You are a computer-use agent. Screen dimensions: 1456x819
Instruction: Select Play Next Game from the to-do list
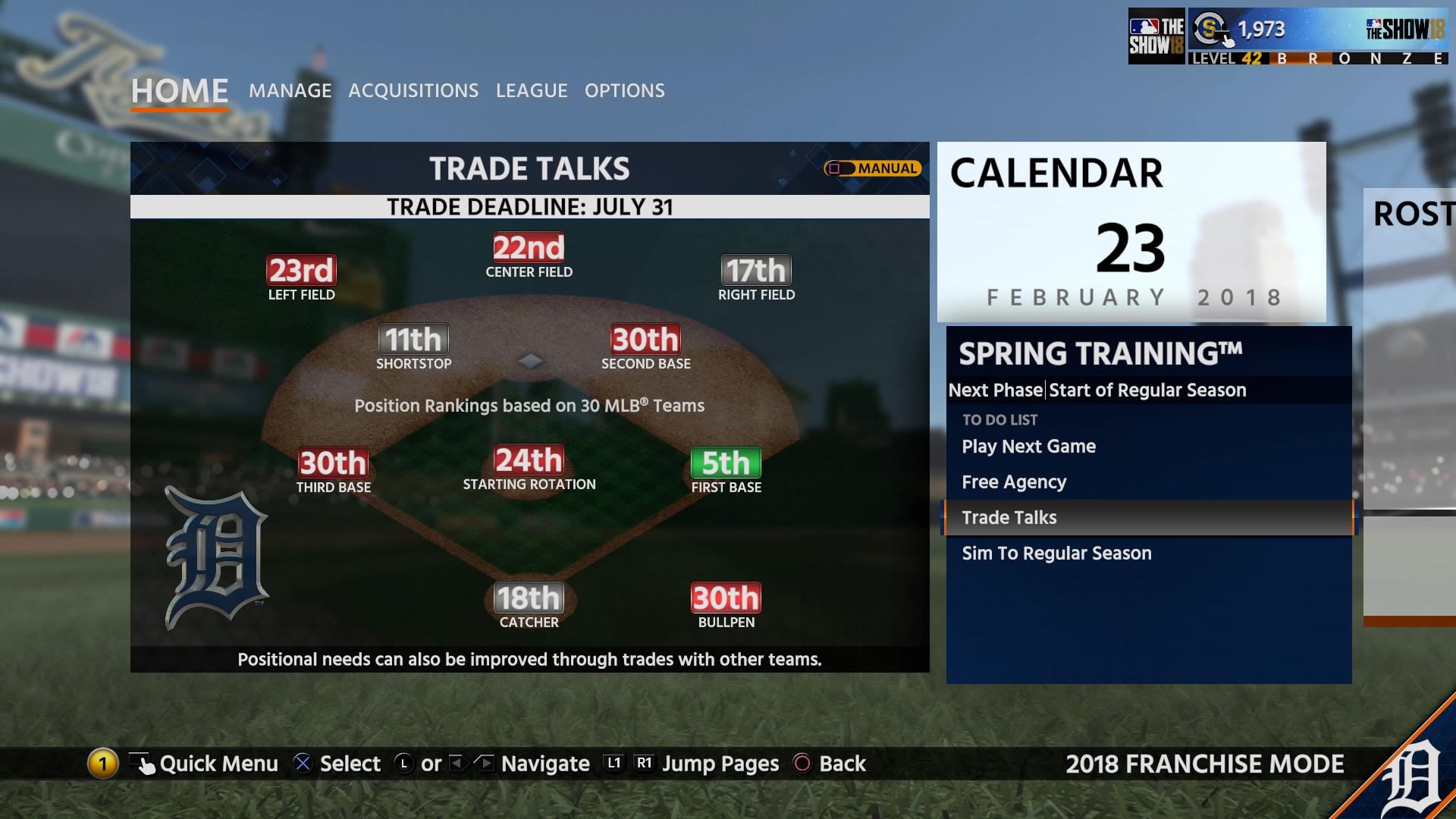[1029, 447]
